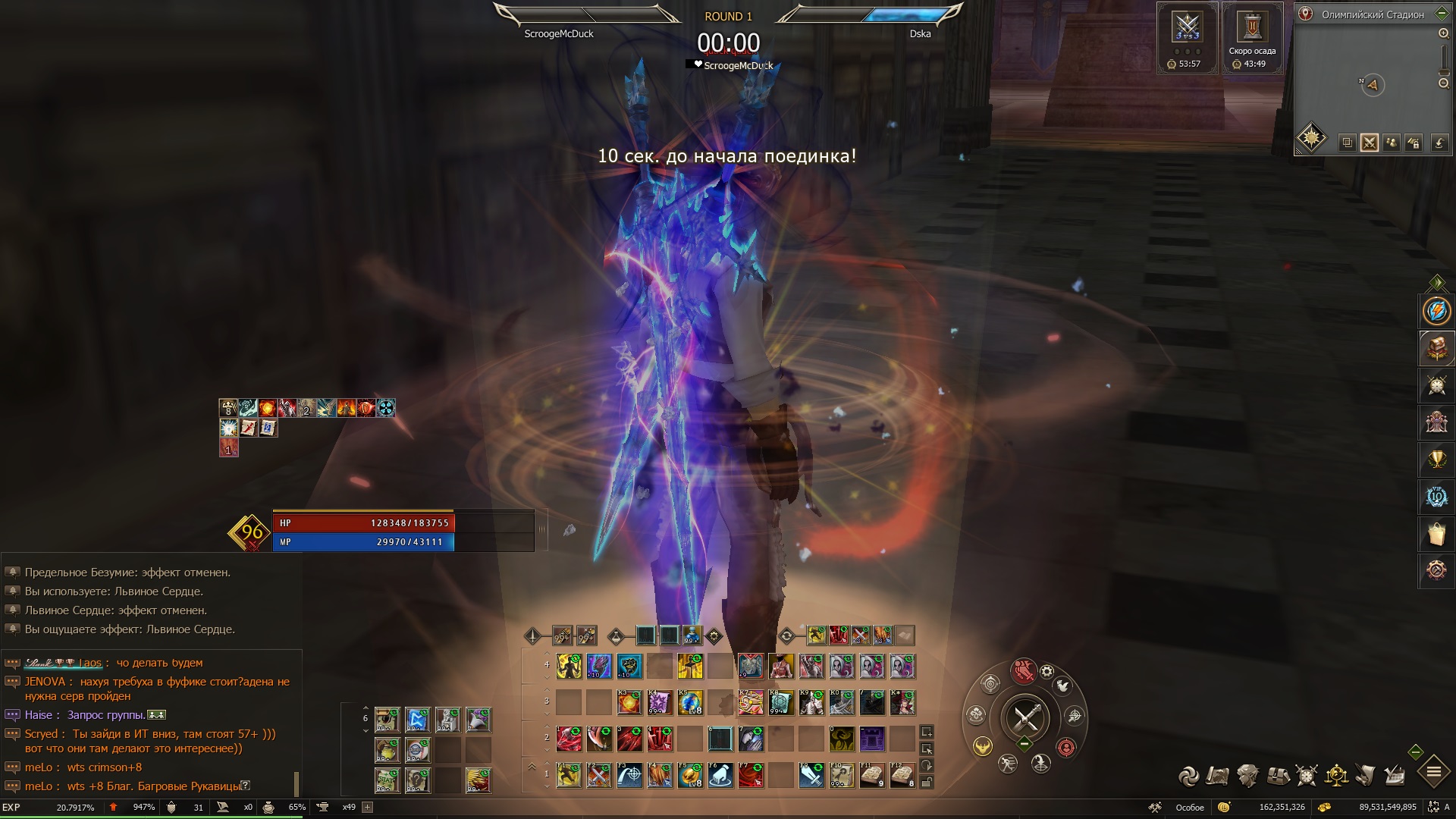Open the VIP 10 badge on the sidebar
The width and height of the screenshot is (1456, 819).
[x=1436, y=497]
